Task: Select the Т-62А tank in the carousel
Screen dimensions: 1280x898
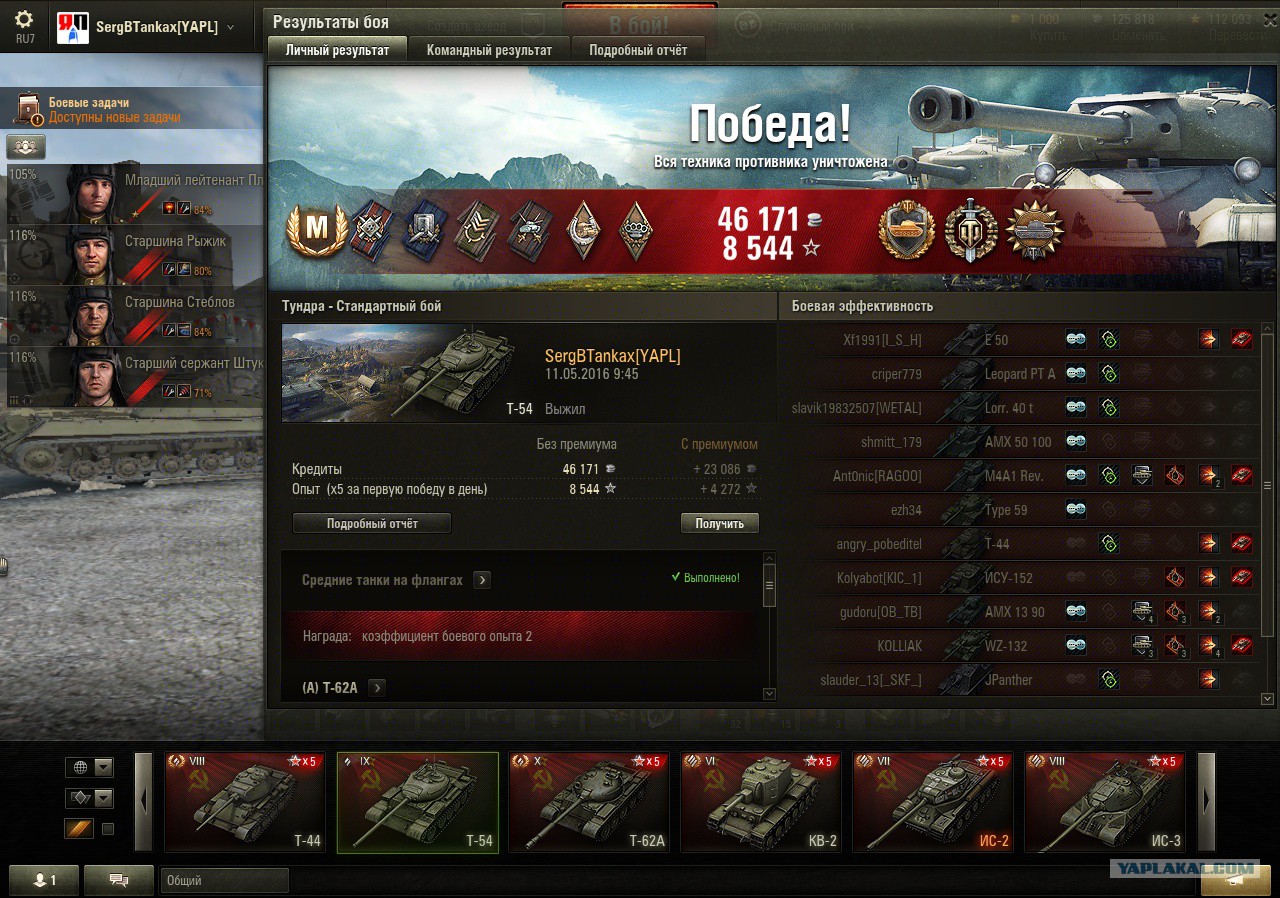Action: [x=589, y=802]
